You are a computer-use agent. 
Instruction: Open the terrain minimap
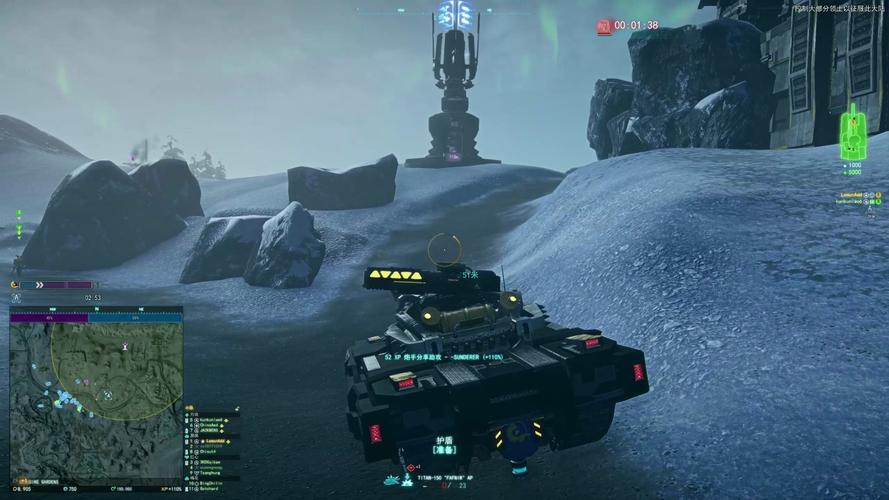tap(96, 395)
